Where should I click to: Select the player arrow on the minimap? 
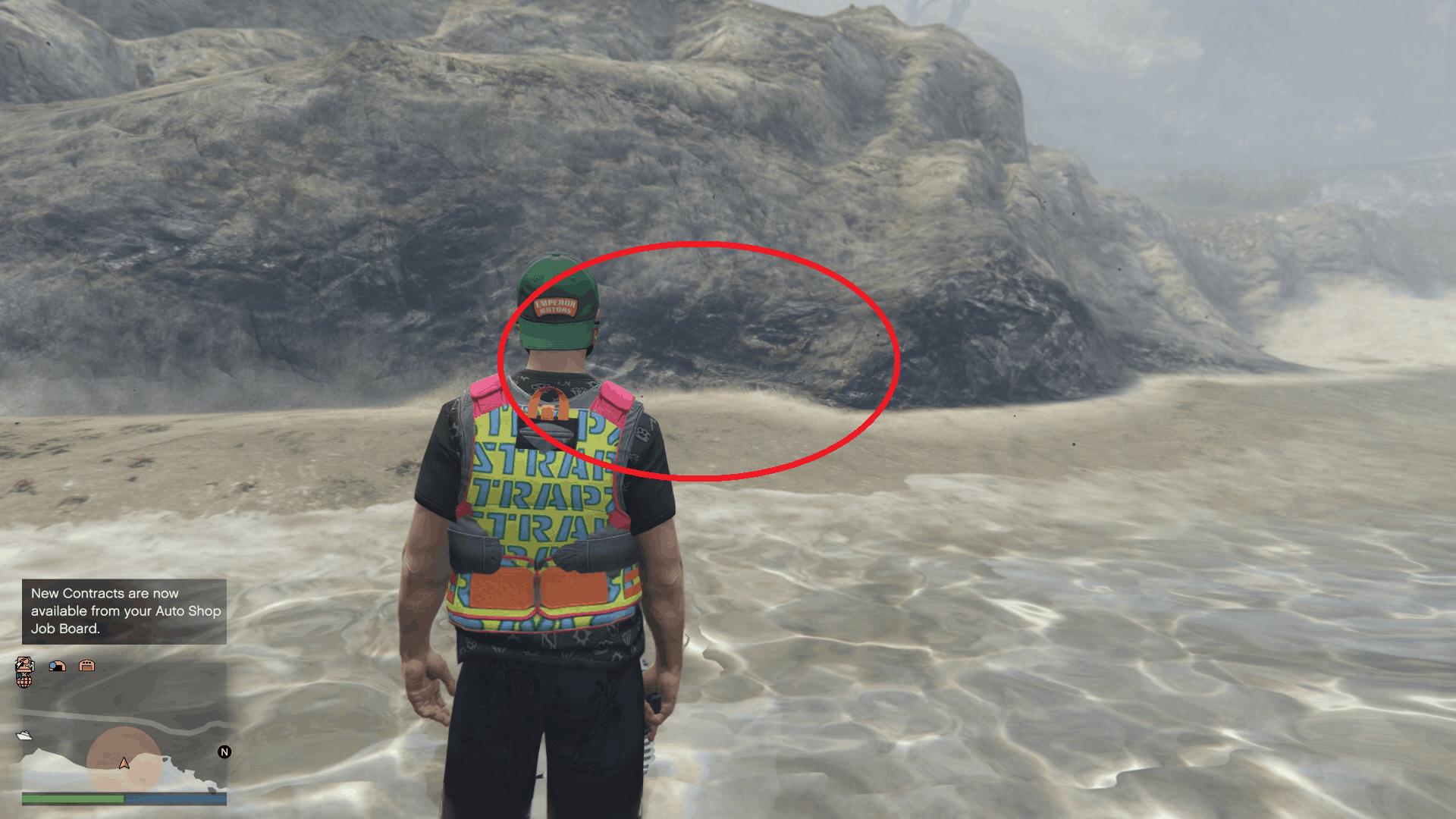point(124,764)
